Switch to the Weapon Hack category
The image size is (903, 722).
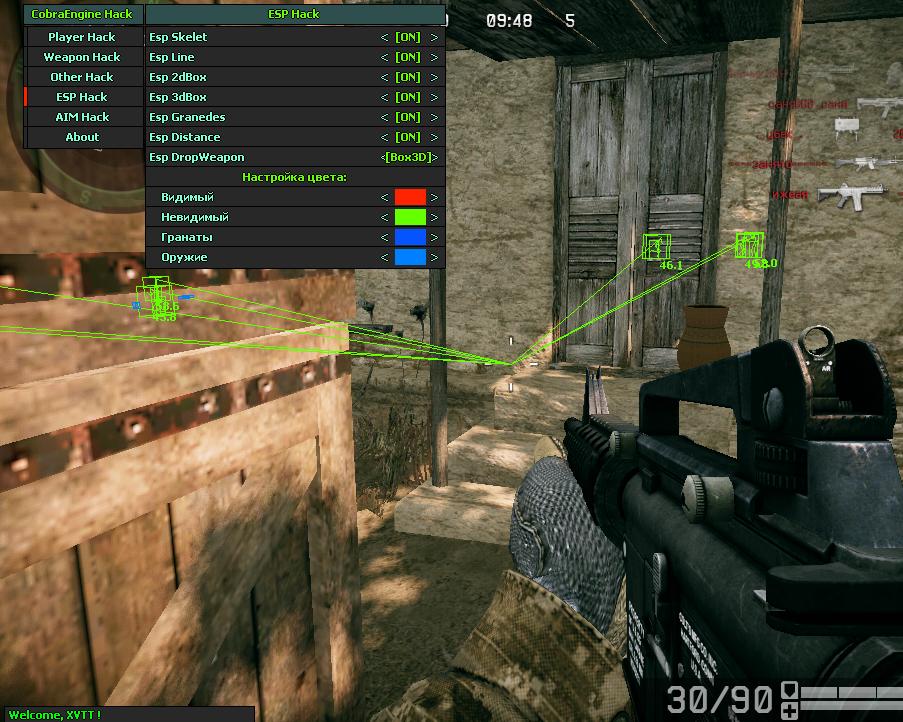pyautogui.click(x=82, y=57)
